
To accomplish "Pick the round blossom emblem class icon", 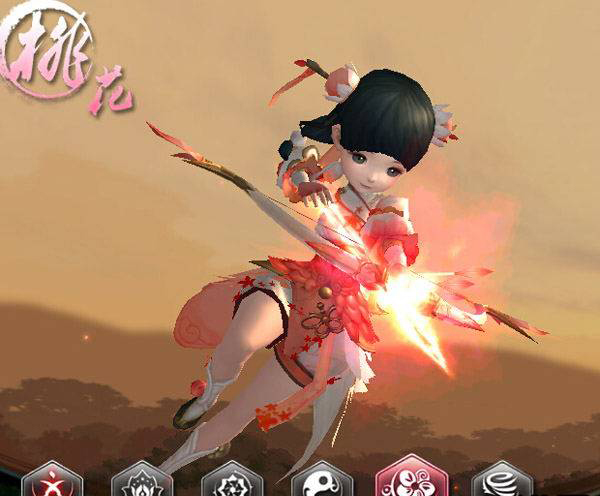I will click(x=231, y=482).
